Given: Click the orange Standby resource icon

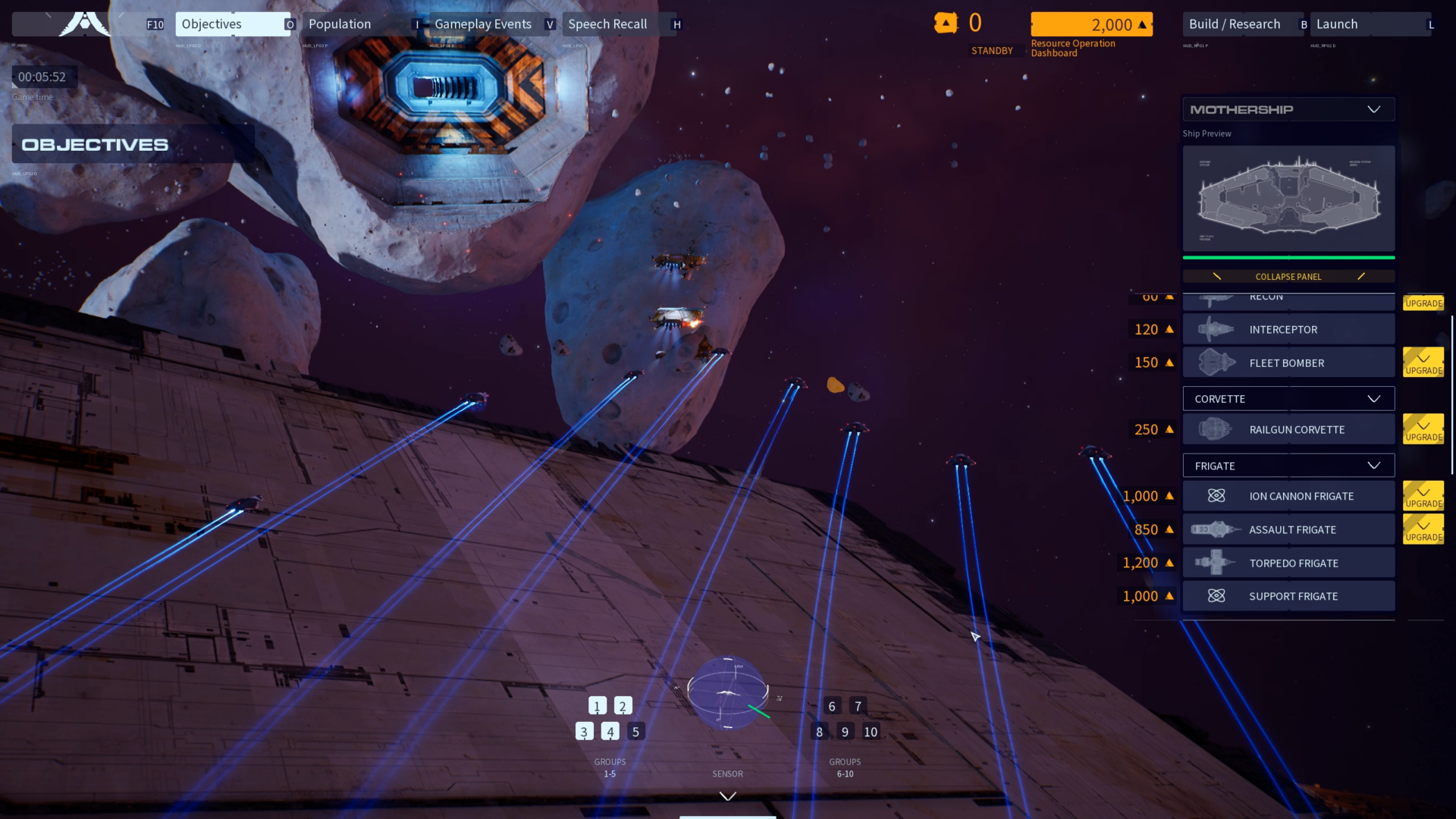Looking at the screenshot, I should [946, 23].
